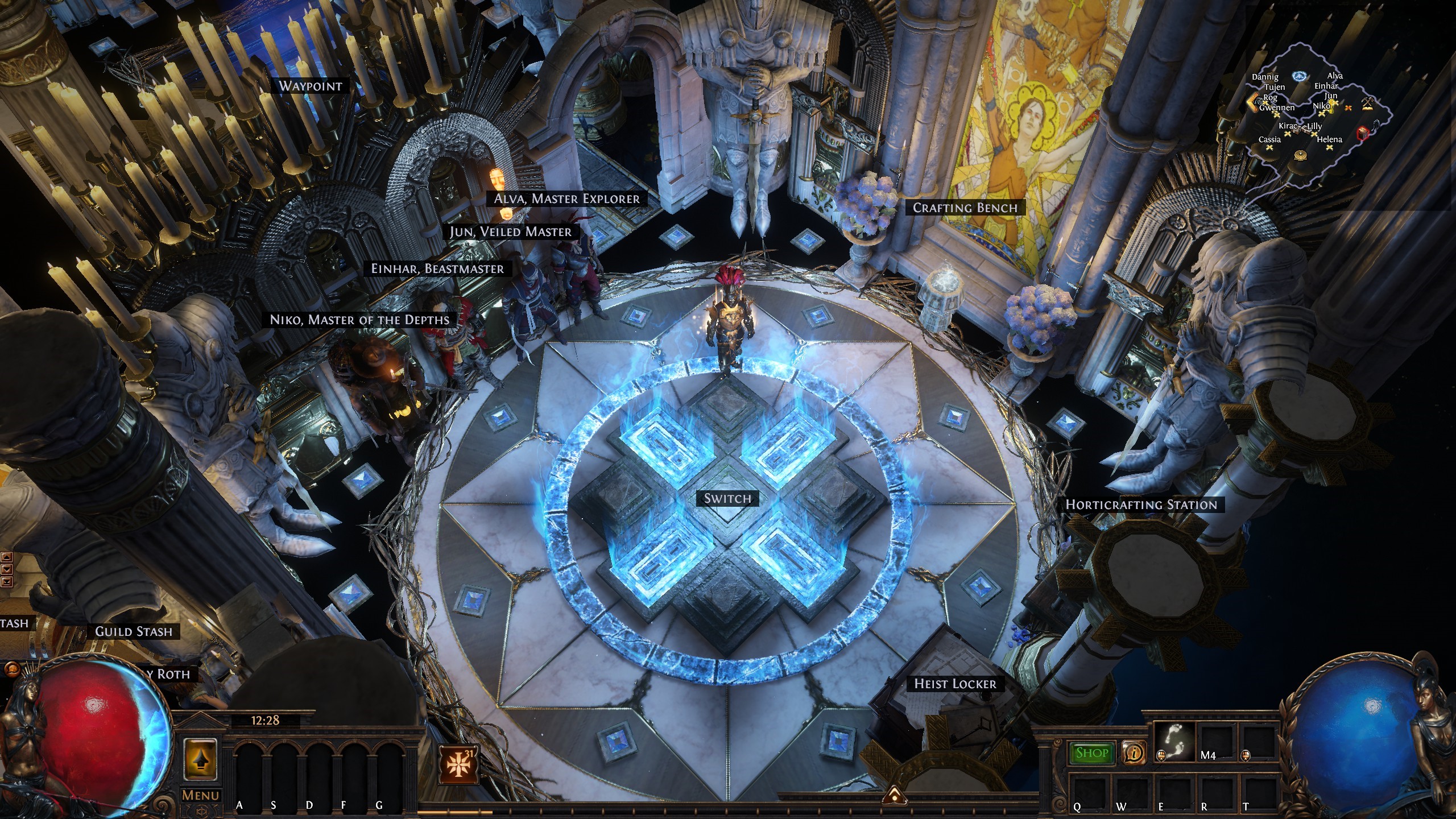Select the Waypoint label
Image resolution: width=1456 pixels, height=819 pixels.
311,86
